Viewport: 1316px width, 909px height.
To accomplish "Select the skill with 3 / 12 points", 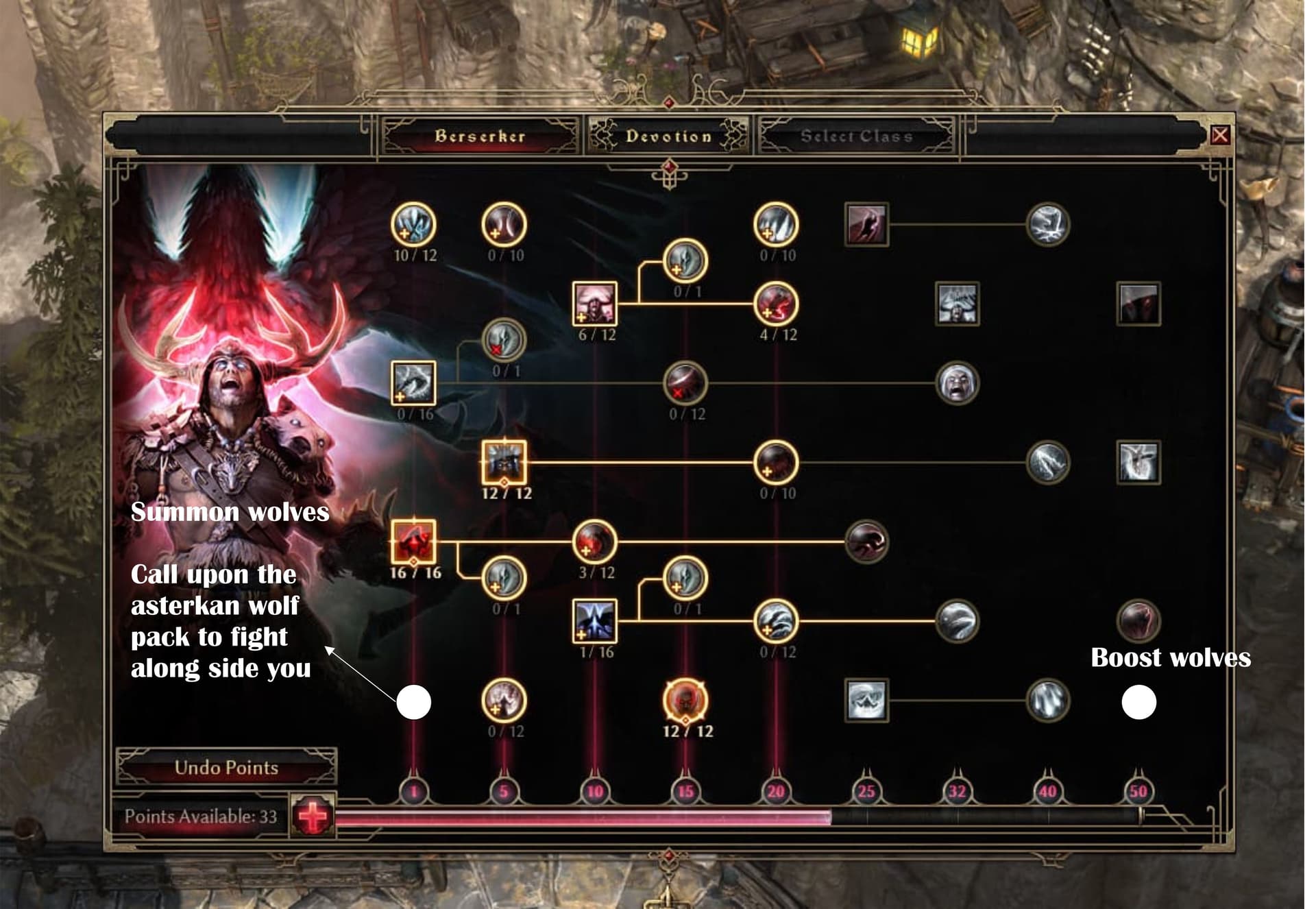I will (594, 542).
